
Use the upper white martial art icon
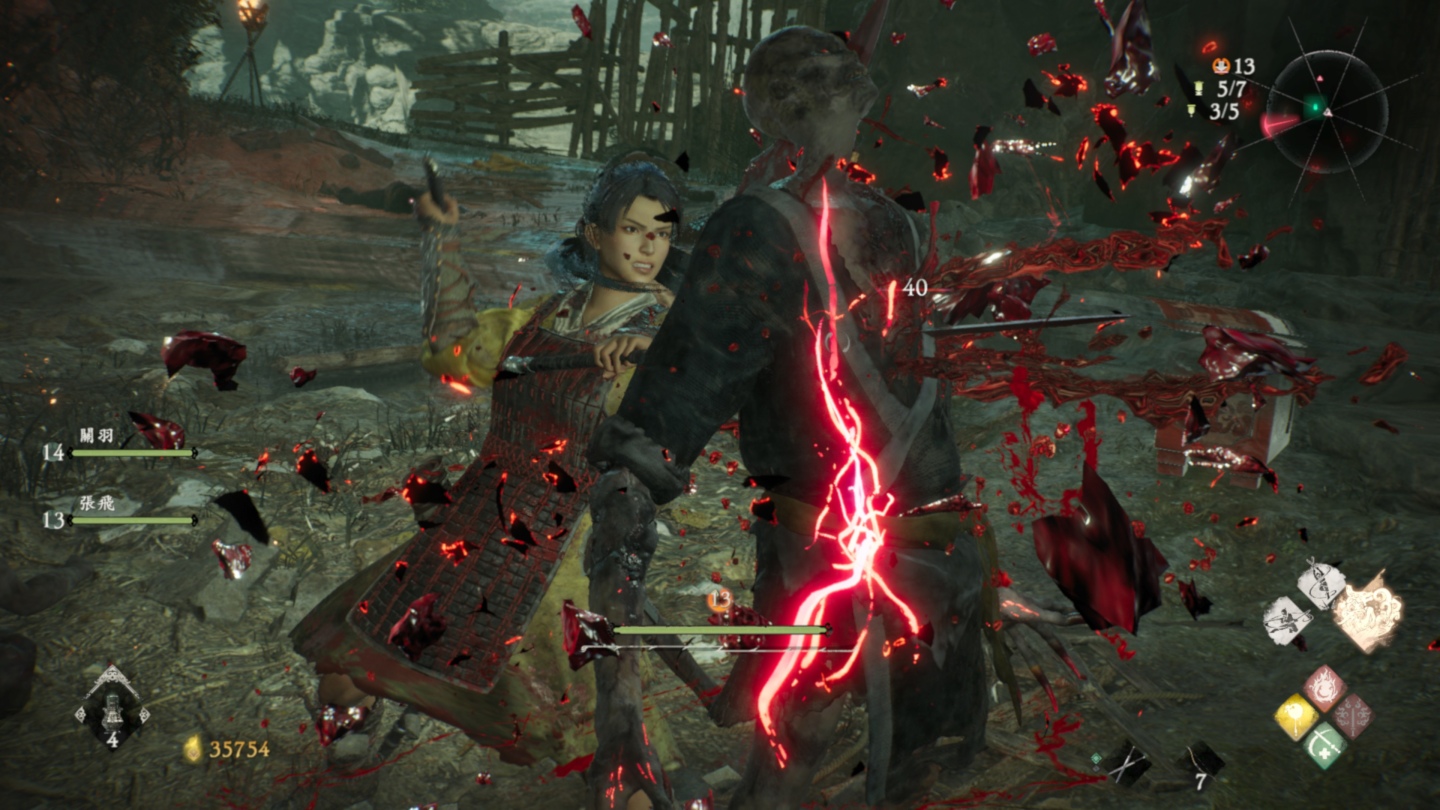pos(1321,584)
